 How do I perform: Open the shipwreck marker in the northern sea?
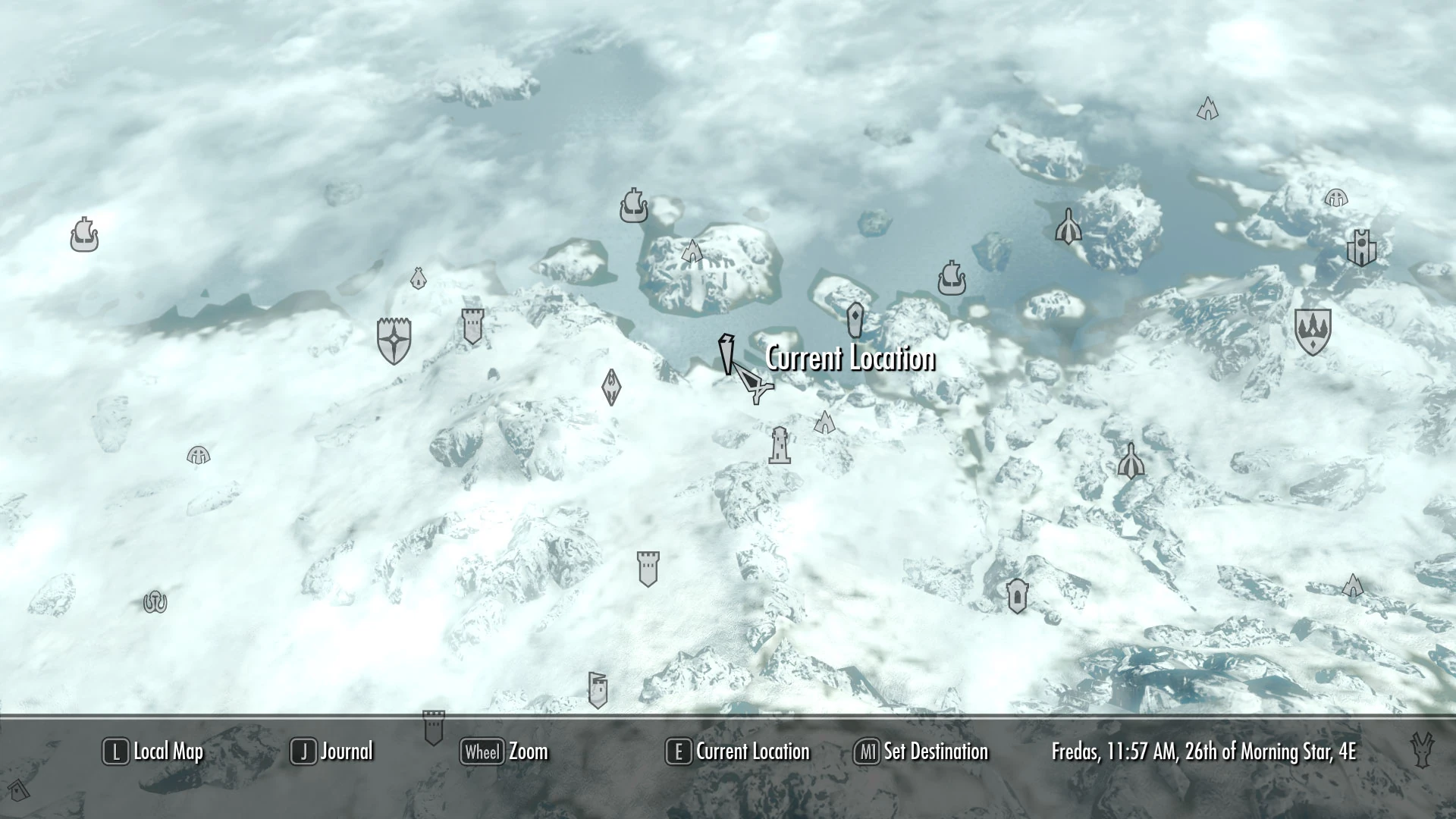click(x=634, y=206)
